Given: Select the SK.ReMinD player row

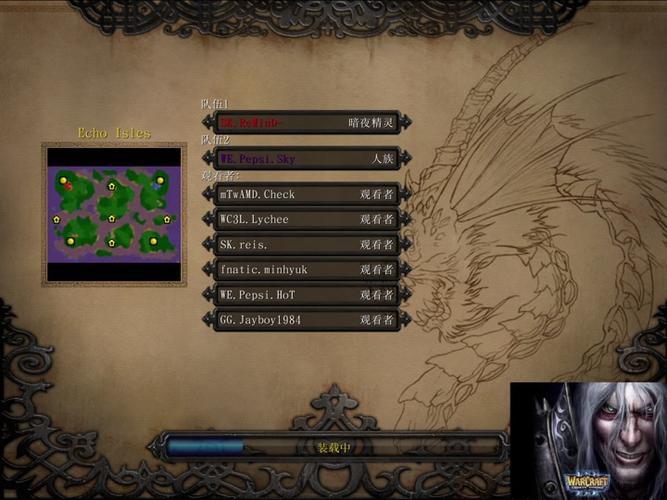Looking at the screenshot, I should click(306, 122).
